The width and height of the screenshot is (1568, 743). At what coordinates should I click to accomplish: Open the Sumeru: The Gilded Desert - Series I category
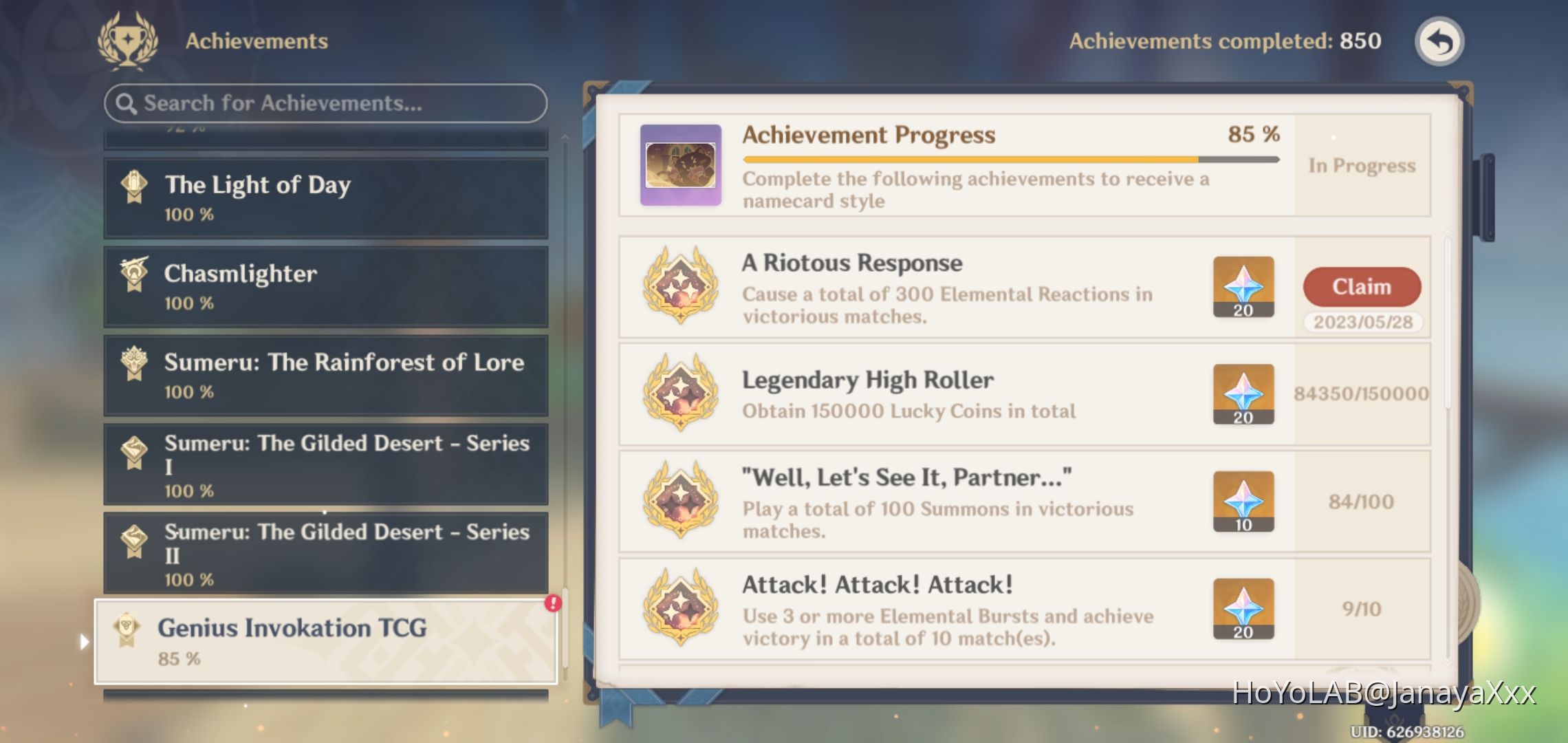(x=323, y=464)
